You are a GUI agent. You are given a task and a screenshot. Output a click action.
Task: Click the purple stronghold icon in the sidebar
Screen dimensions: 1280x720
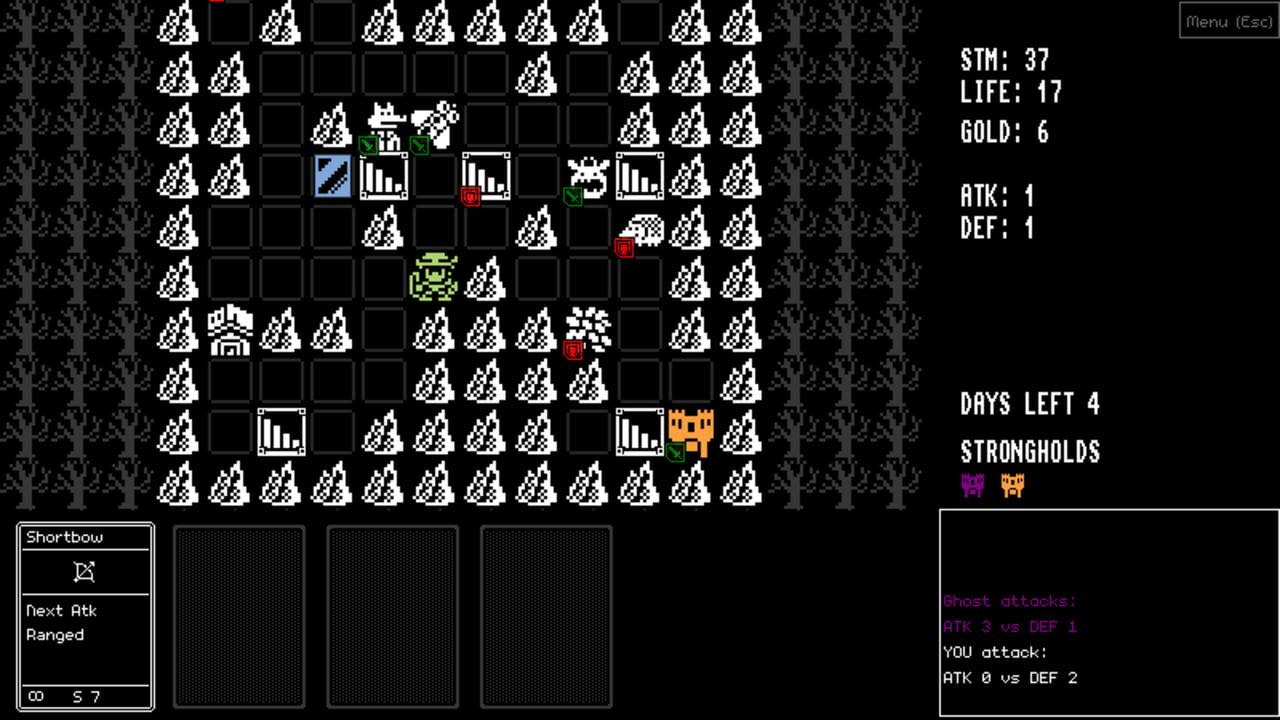tap(971, 487)
